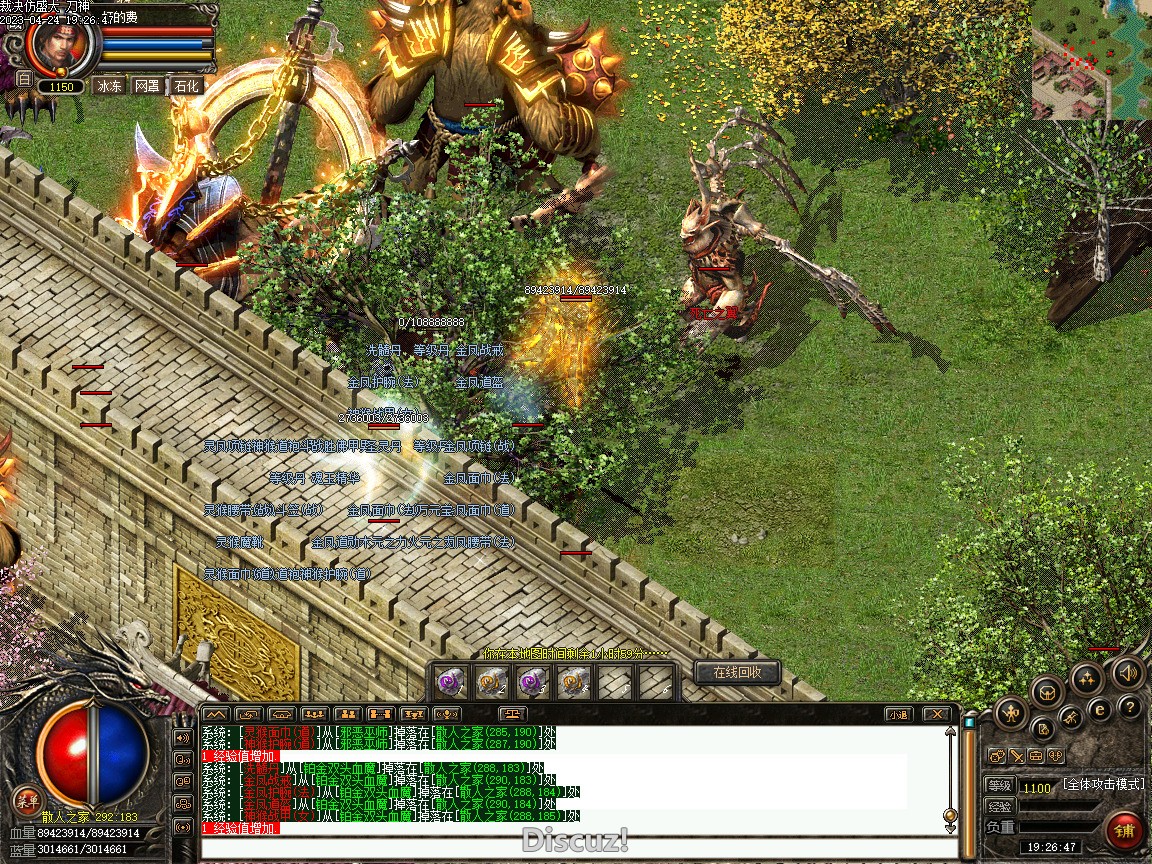Open the bag armor icon
1152x864 pixels.
tap(1047, 690)
